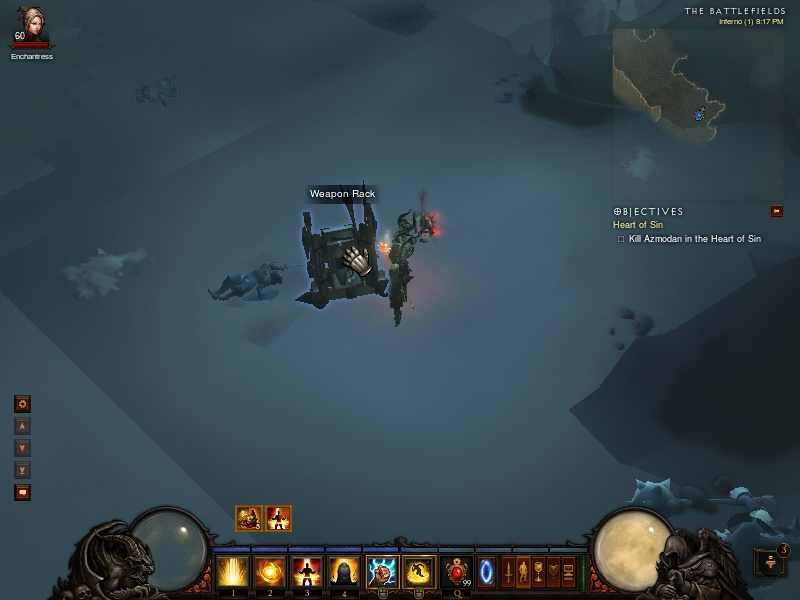Screen dimensions: 800x600
Task: Select the lightning fist primary attack
Action: (381, 572)
